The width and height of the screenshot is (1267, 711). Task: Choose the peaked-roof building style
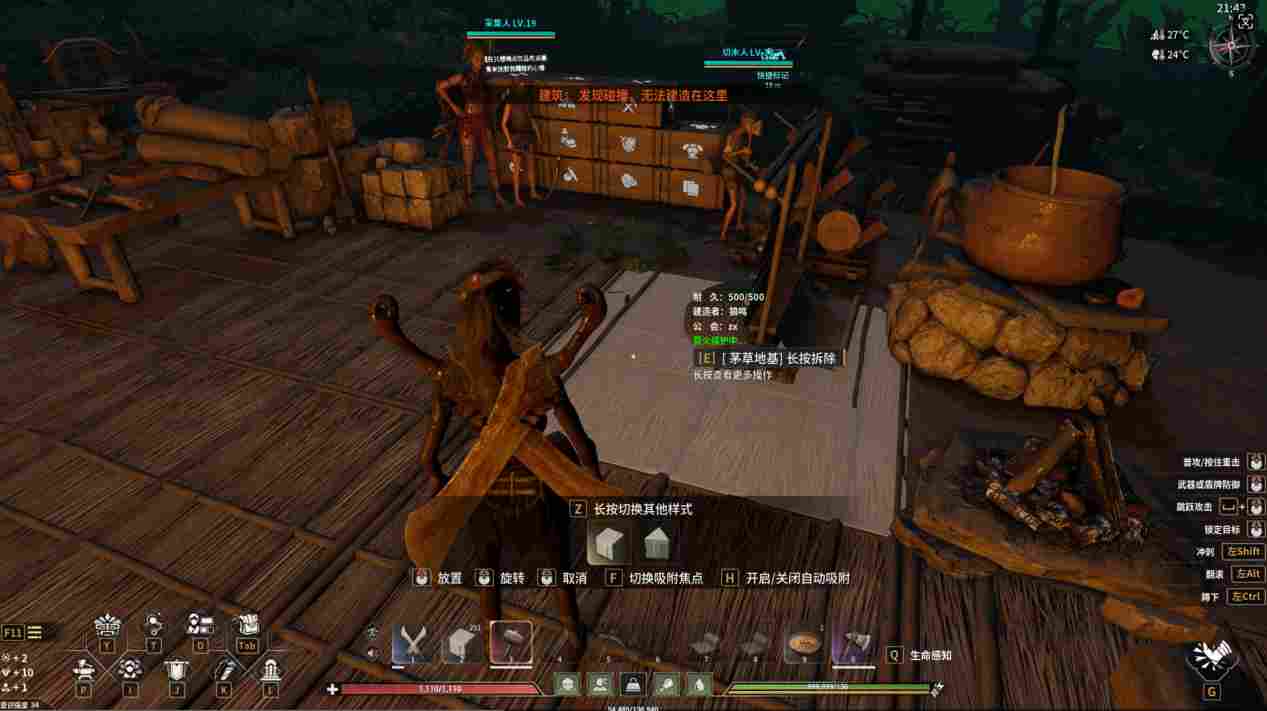656,545
